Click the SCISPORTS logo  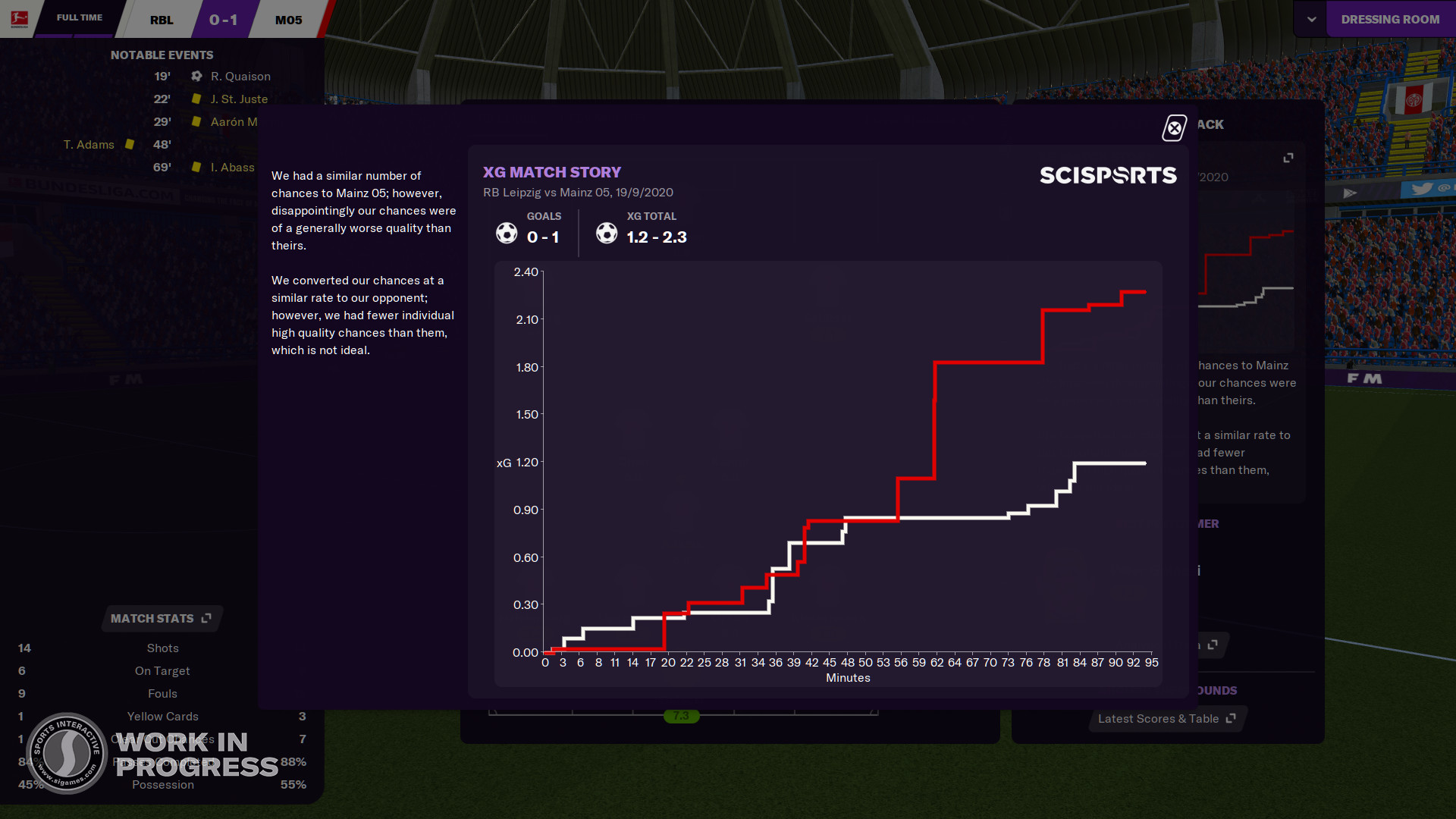pyautogui.click(x=1108, y=174)
